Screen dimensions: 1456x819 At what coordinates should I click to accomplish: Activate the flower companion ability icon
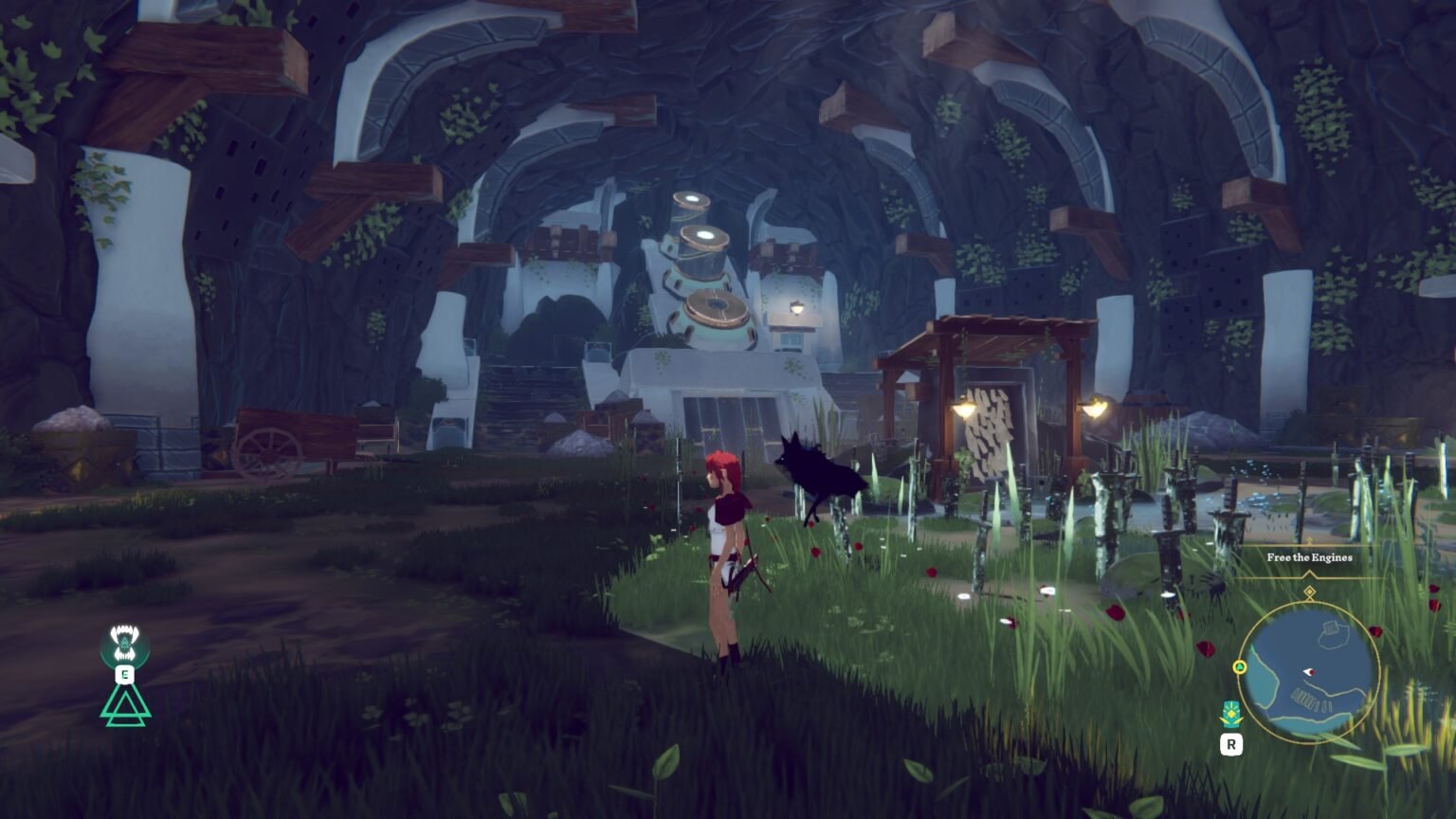(1232, 713)
